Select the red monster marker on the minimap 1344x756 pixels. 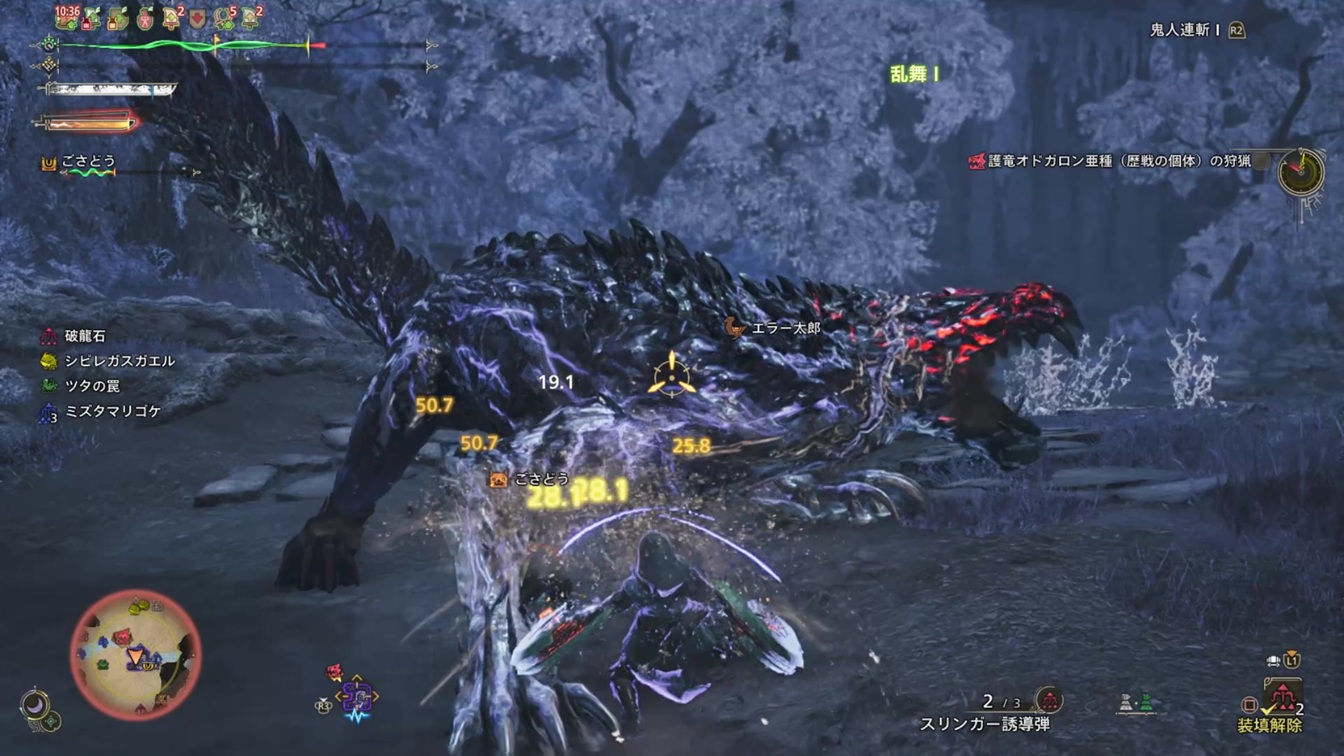tap(123, 636)
